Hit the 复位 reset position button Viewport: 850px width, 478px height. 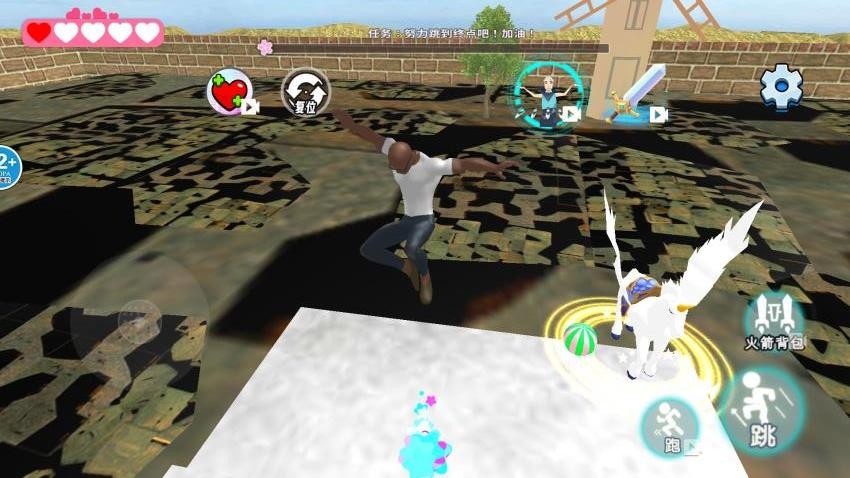coord(305,92)
